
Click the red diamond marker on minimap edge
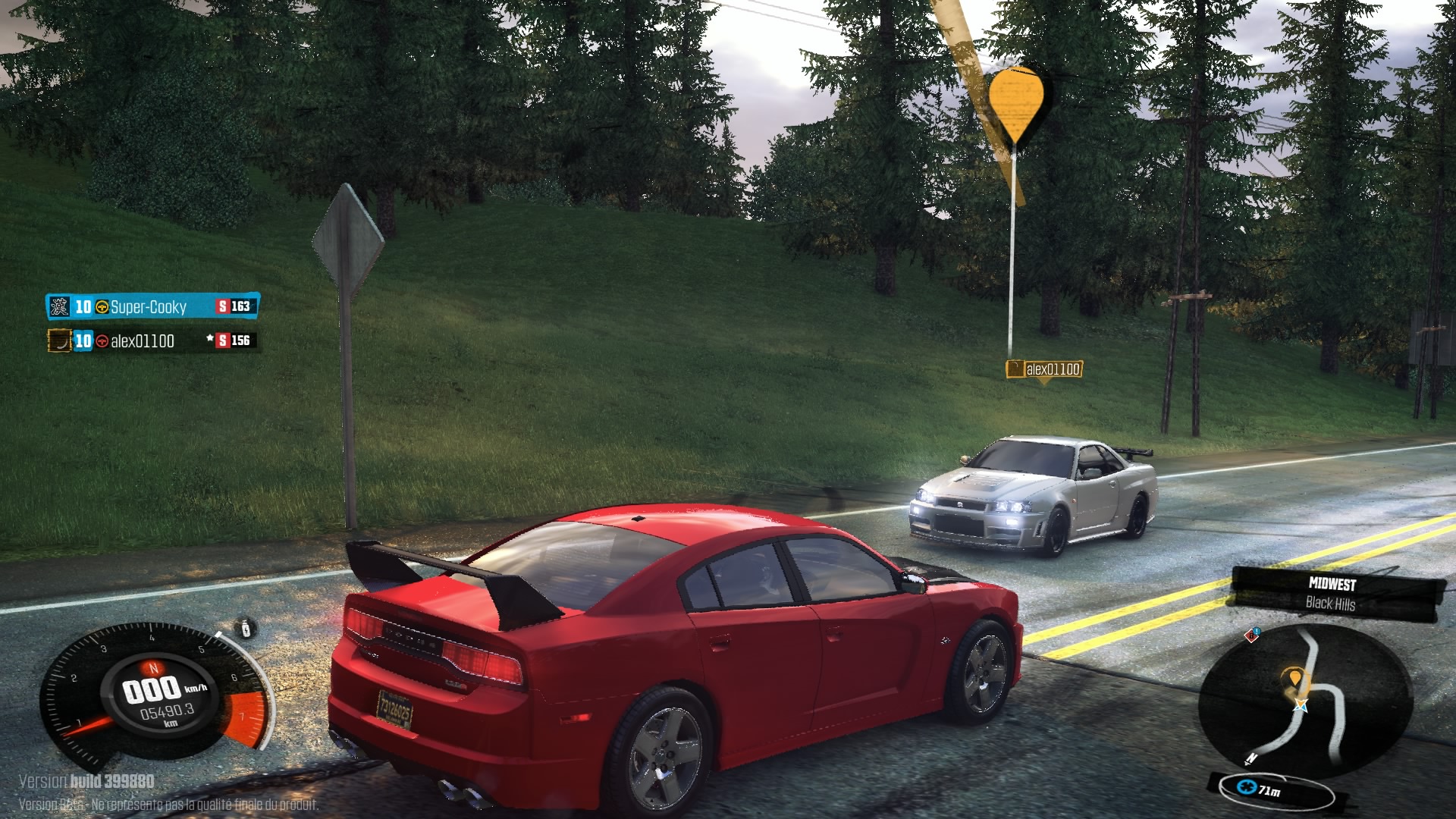coord(1252,635)
